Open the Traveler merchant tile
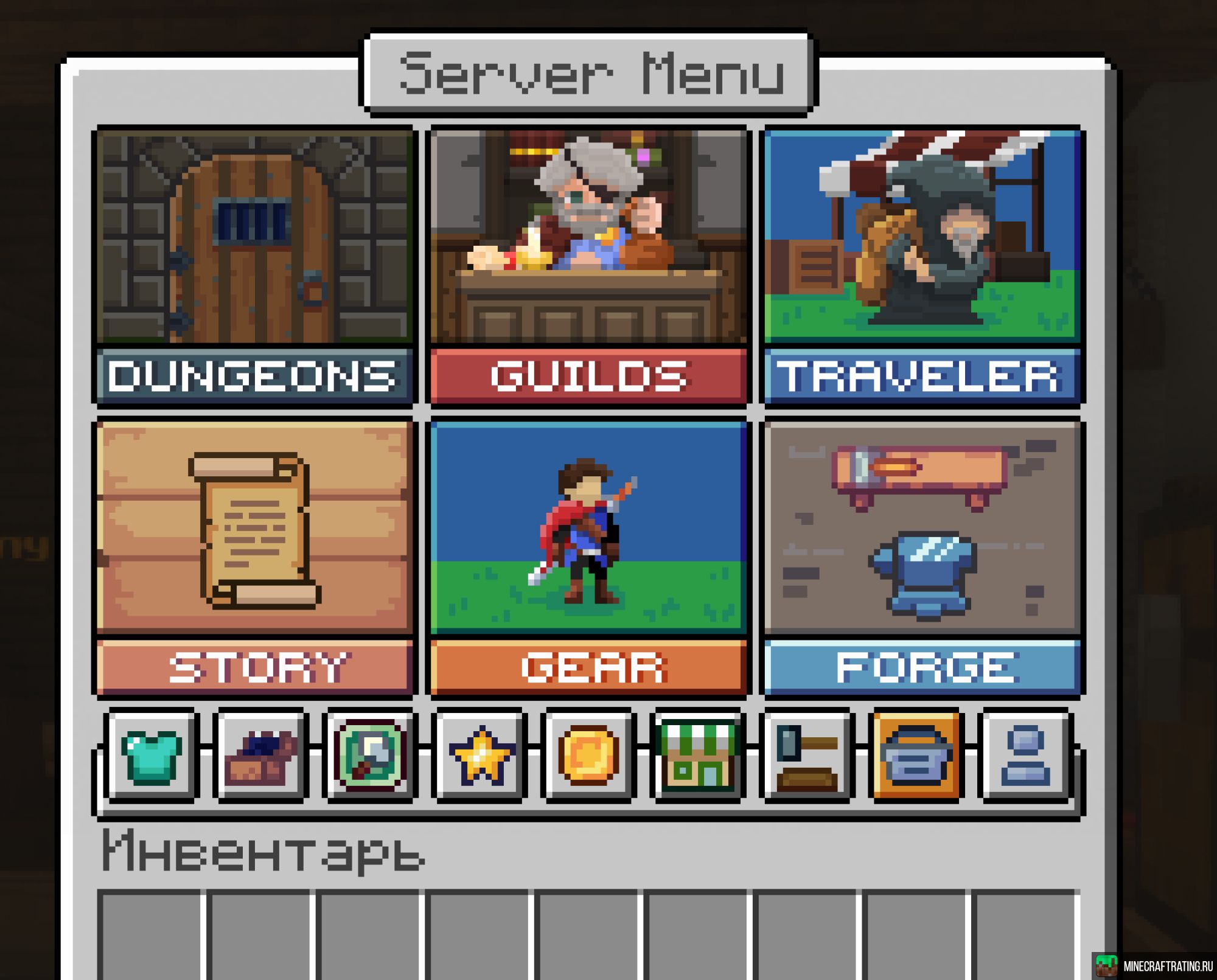Image resolution: width=1217 pixels, height=980 pixels. [922, 266]
